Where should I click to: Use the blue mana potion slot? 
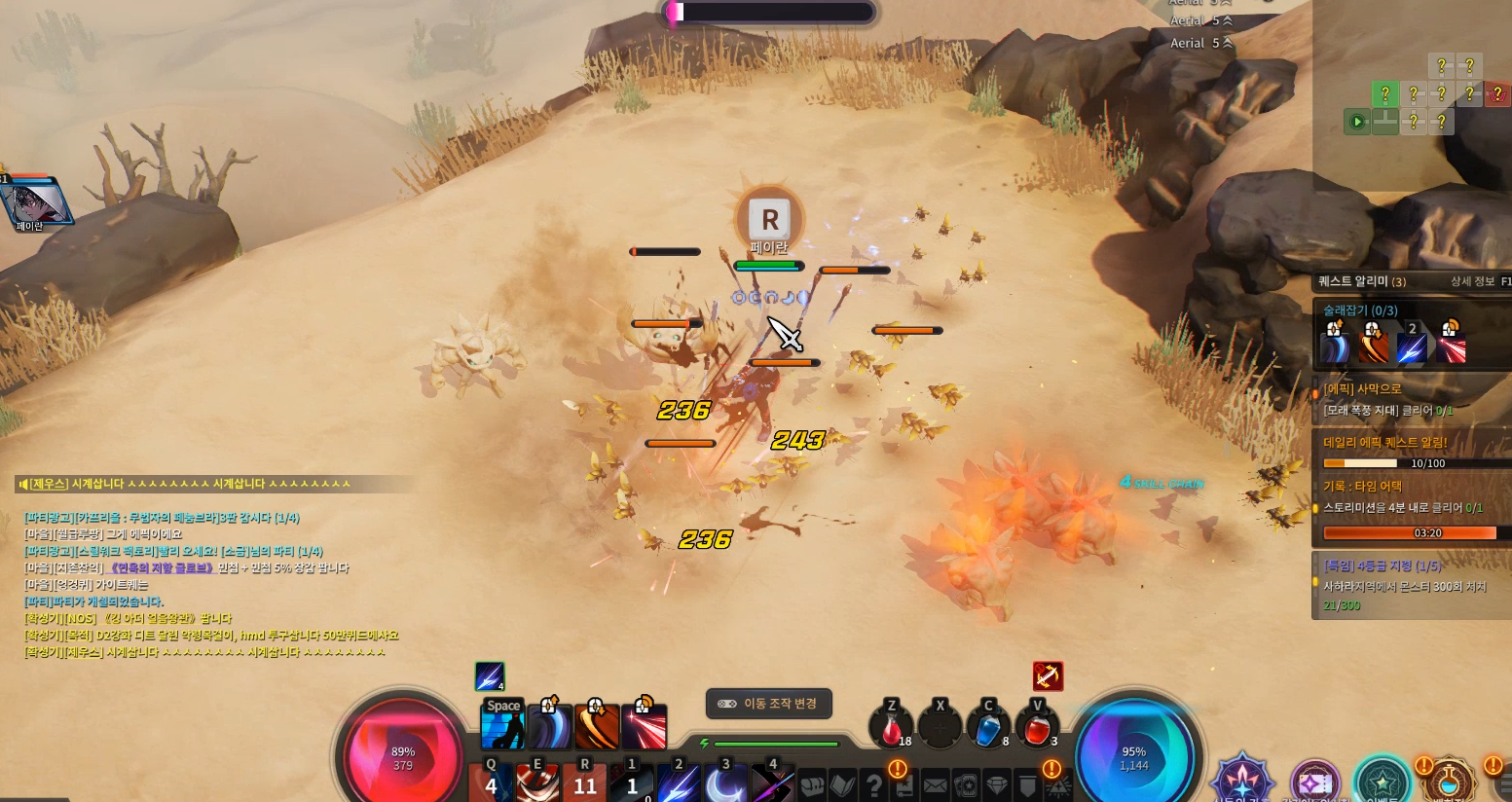tap(988, 728)
